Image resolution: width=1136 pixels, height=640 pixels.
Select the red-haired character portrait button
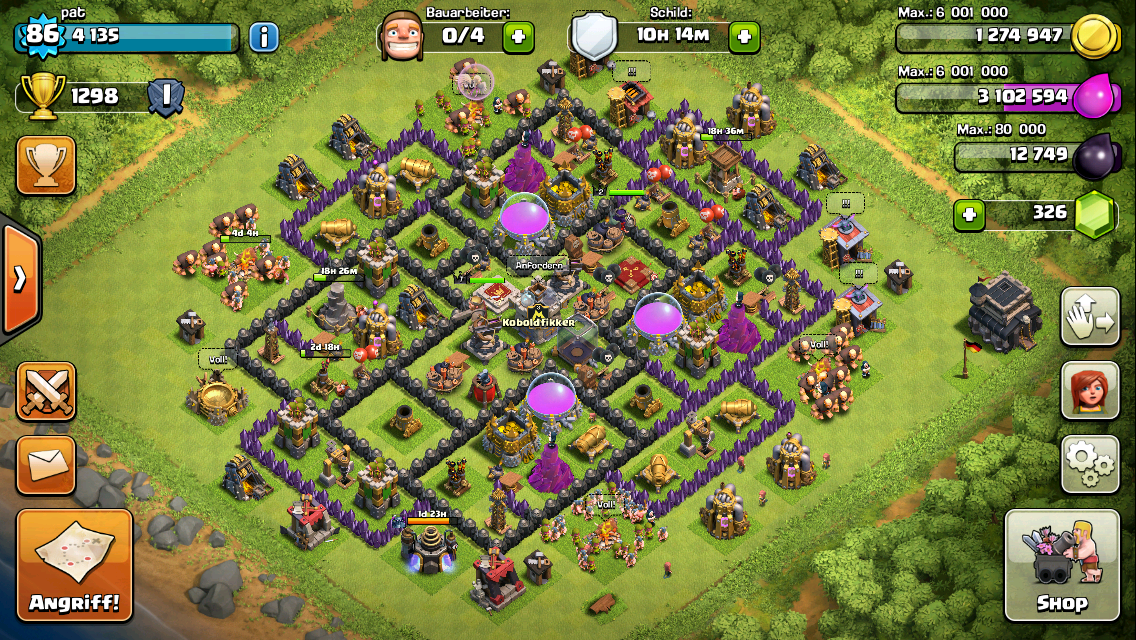pyautogui.click(x=1090, y=390)
